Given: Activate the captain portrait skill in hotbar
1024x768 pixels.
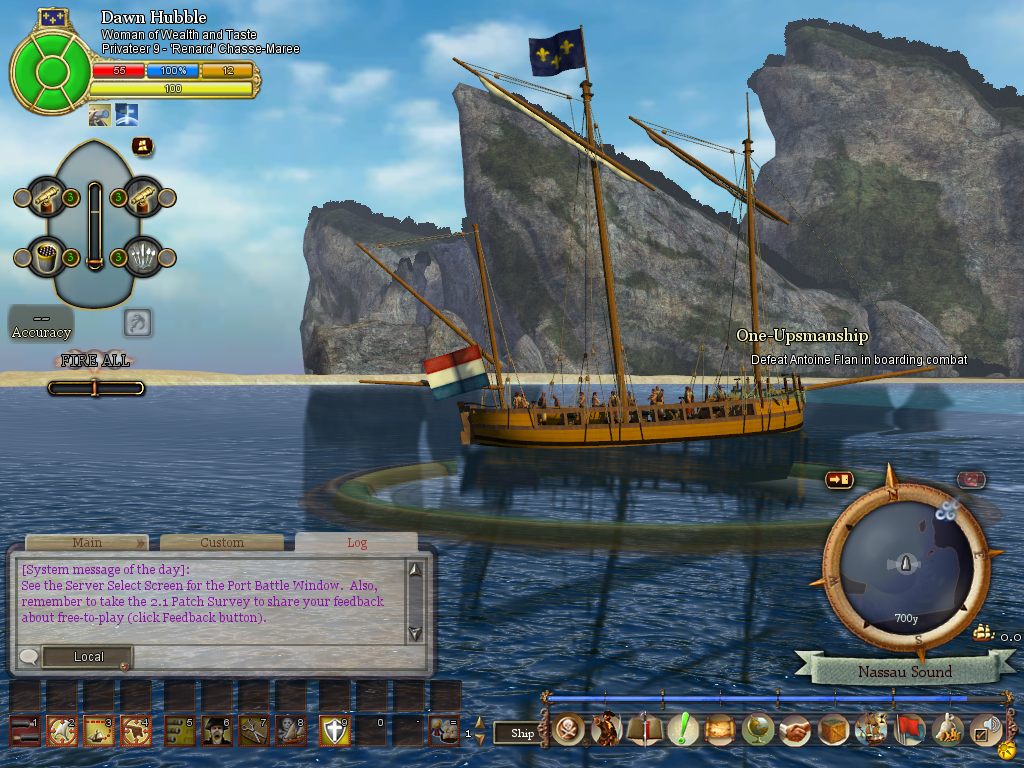Looking at the screenshot, I should click(x=217, y=731).
